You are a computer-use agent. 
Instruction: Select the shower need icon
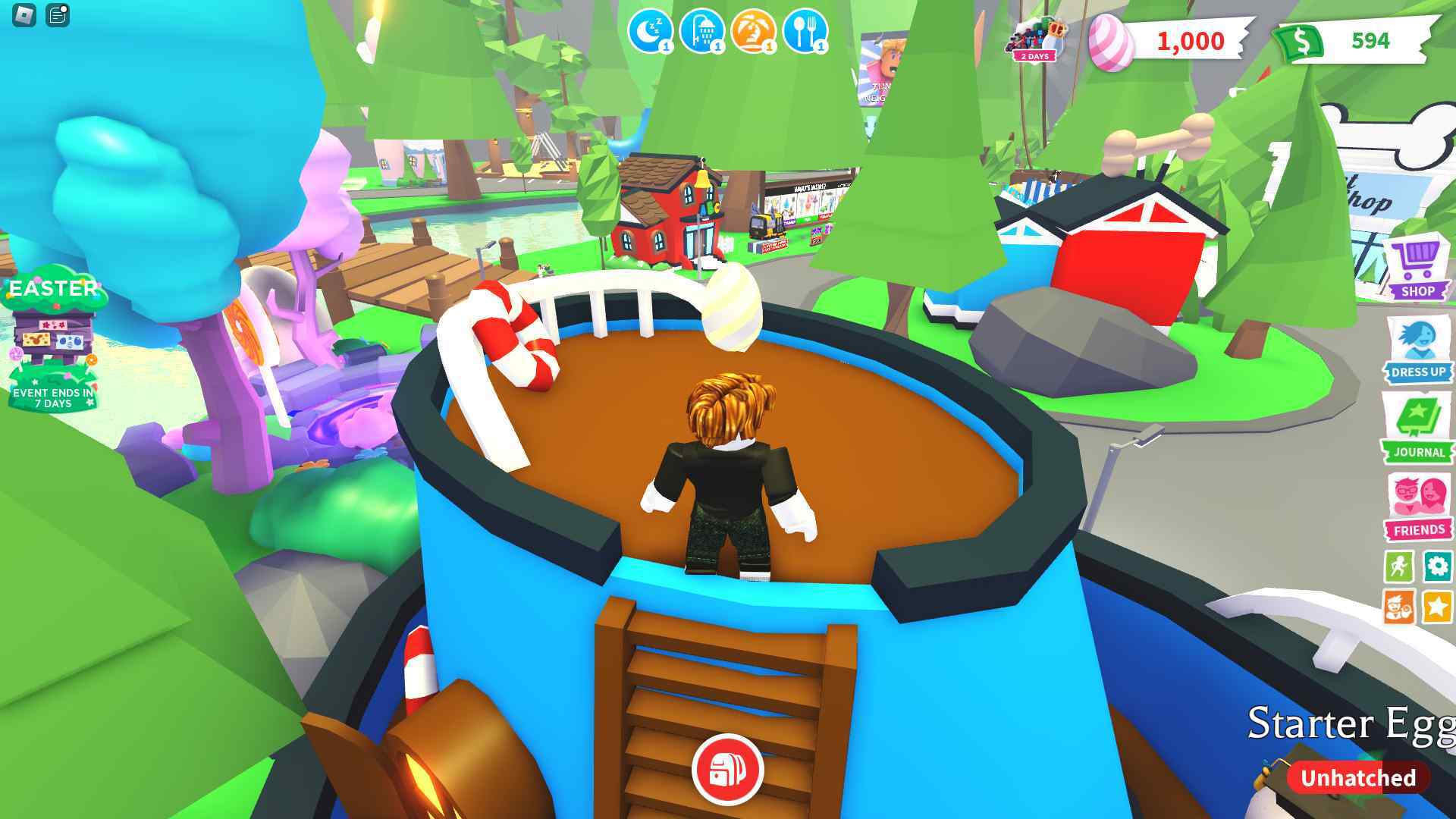(701, 32)
